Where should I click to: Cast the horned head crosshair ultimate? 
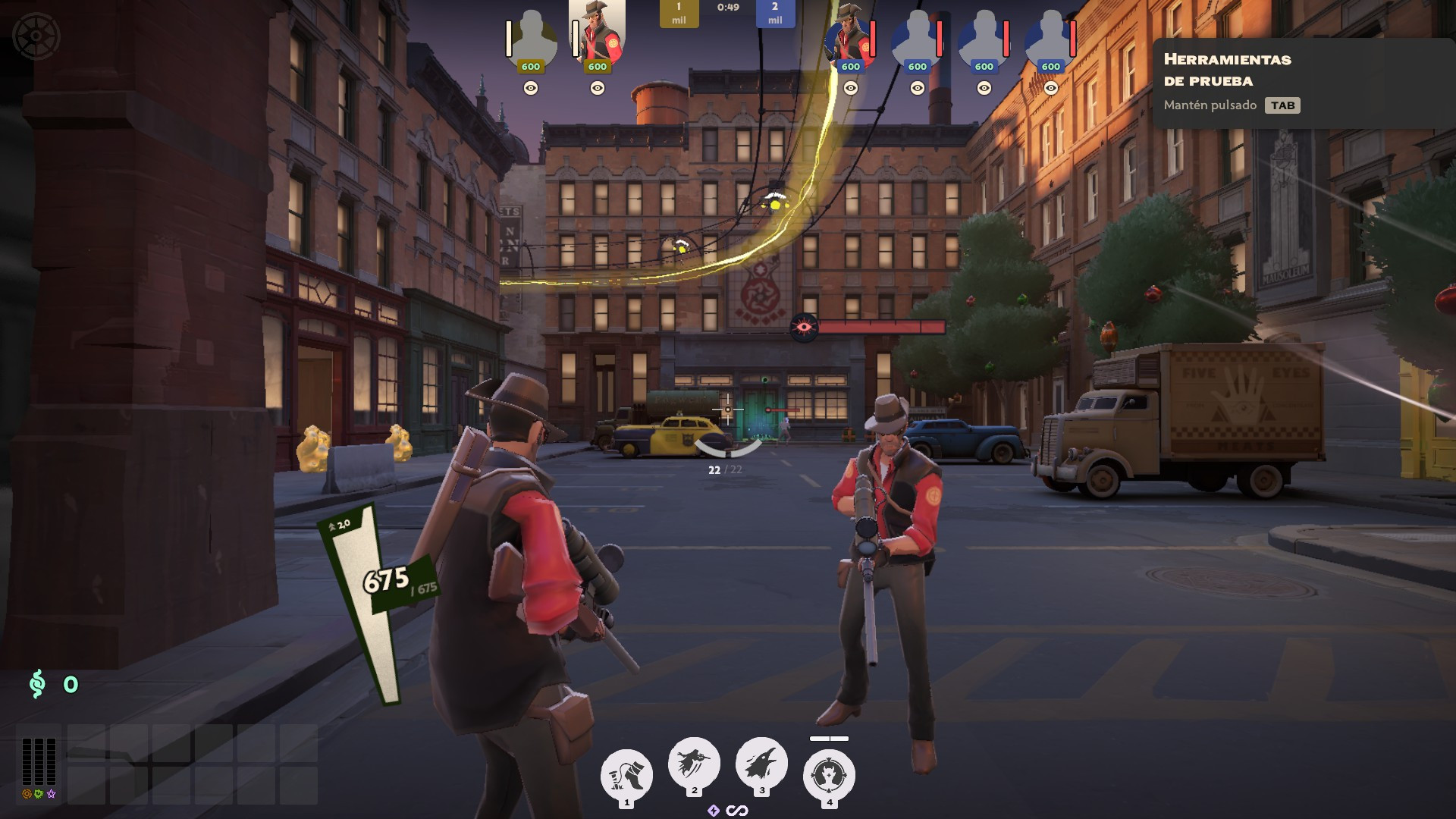[x=829, y=775]
